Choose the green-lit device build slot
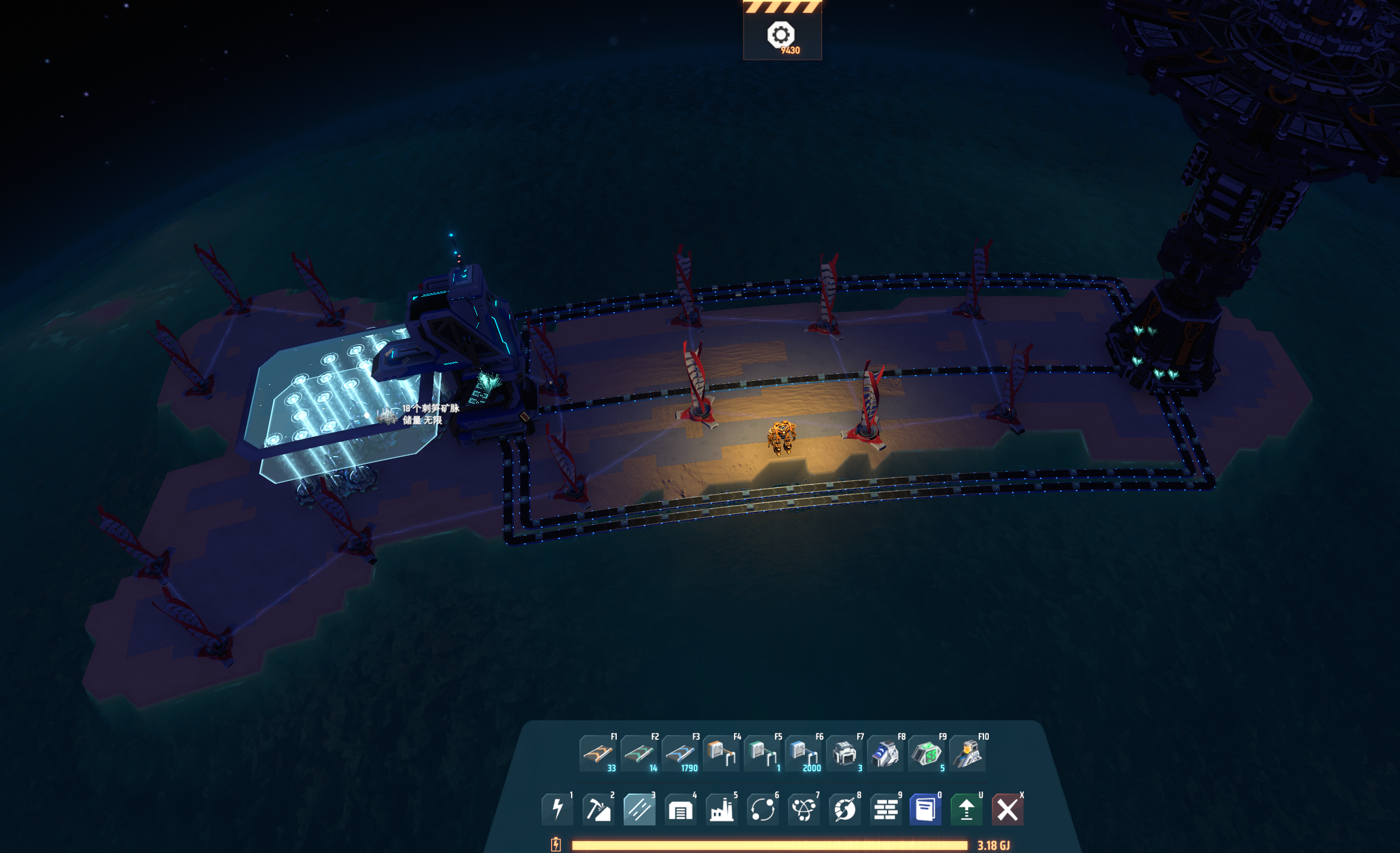This screenshot has width=1400, height=853. tap(926, 753)
